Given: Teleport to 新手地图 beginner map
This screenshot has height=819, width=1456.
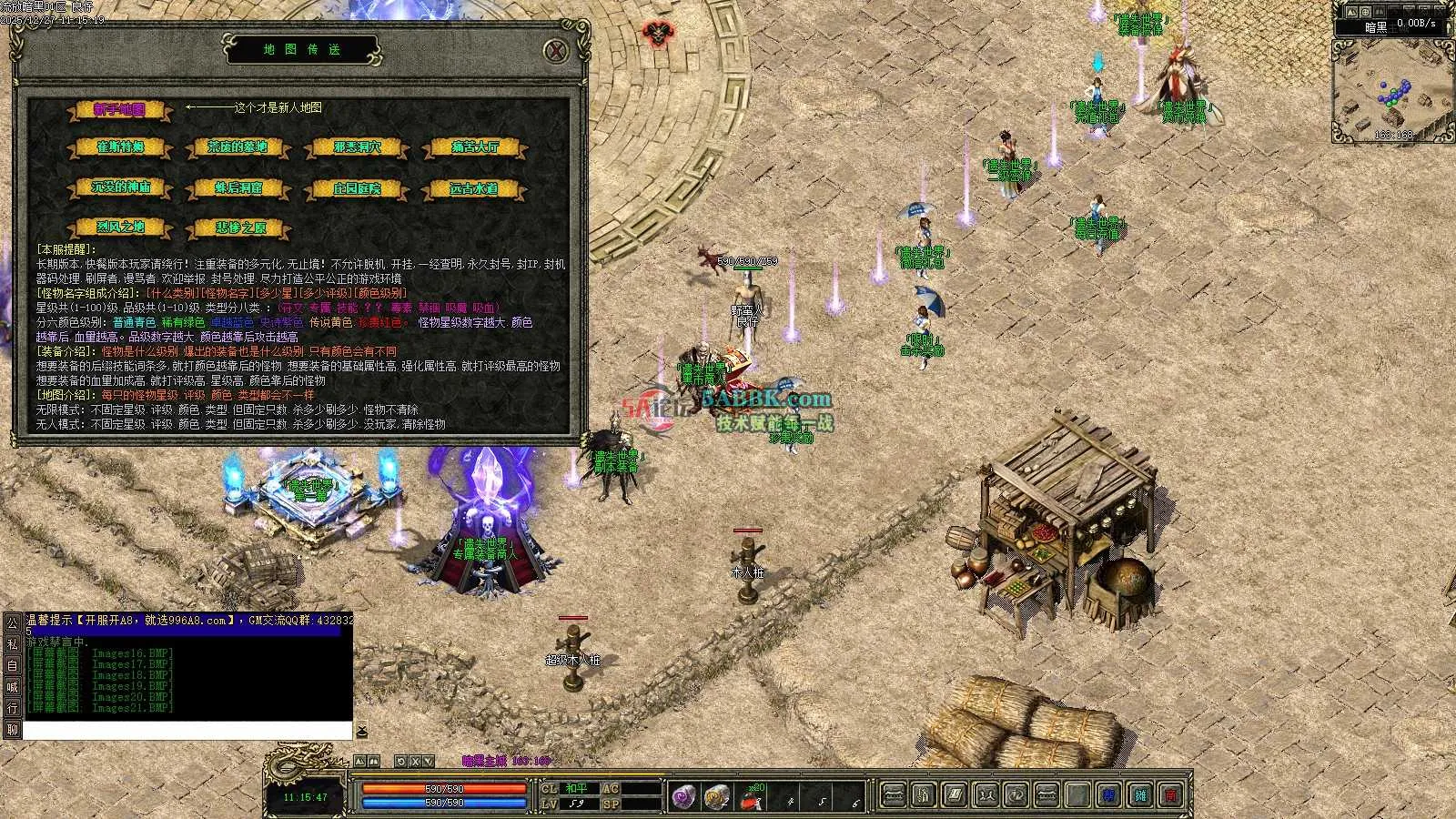Looking at the screenshot, I should click(119, 109).
